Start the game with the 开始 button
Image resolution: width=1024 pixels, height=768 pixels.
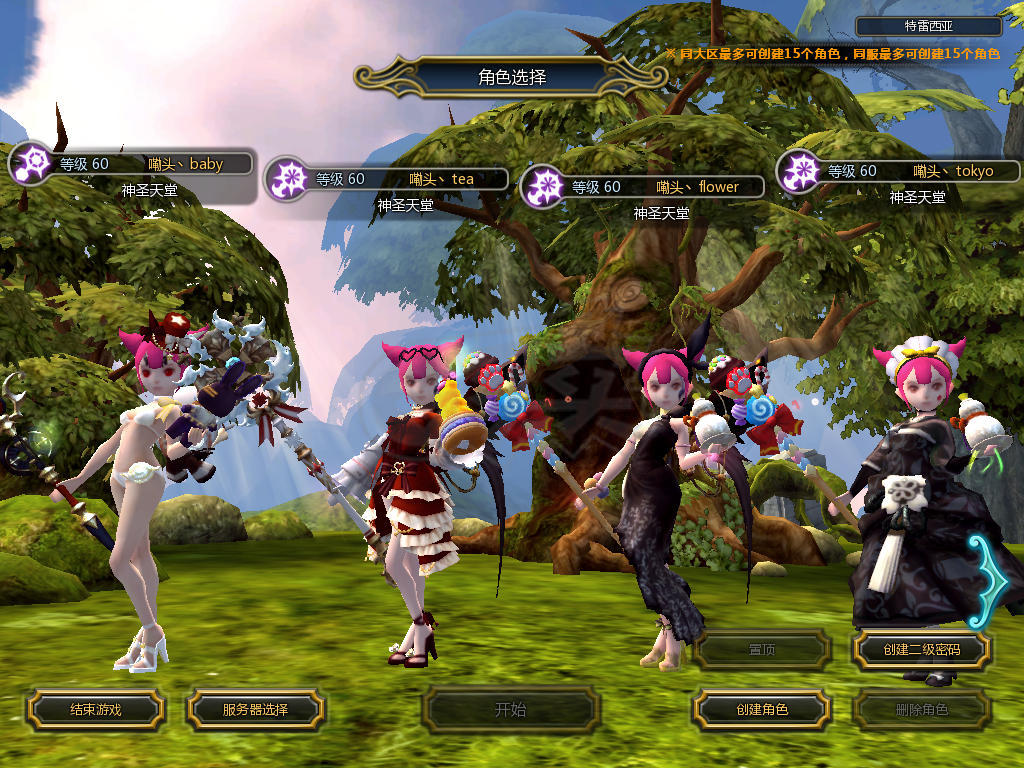point(510,710)
